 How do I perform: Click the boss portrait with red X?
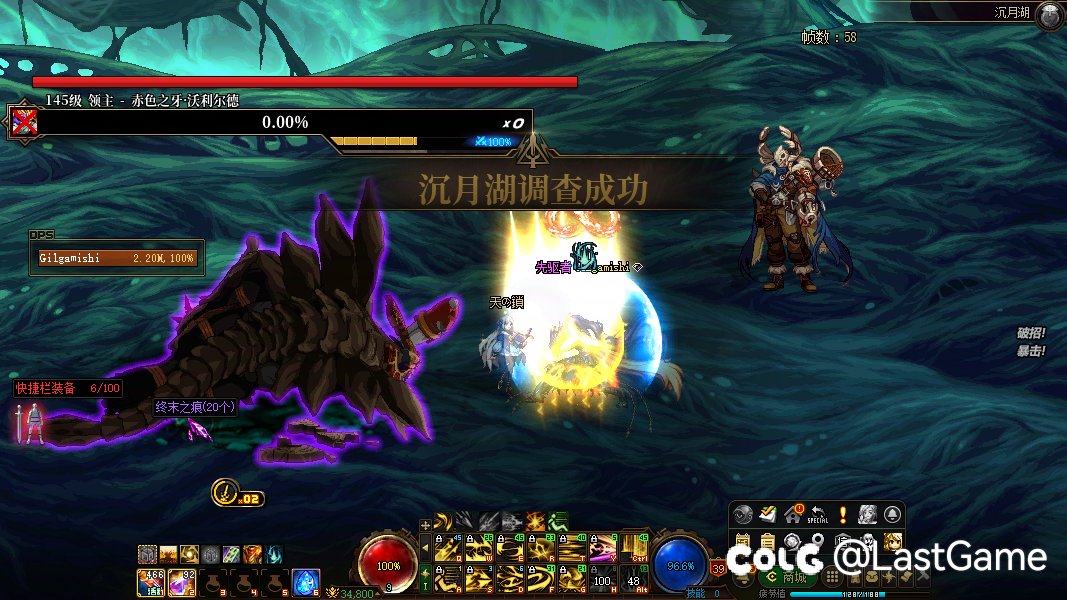(24, 122)
